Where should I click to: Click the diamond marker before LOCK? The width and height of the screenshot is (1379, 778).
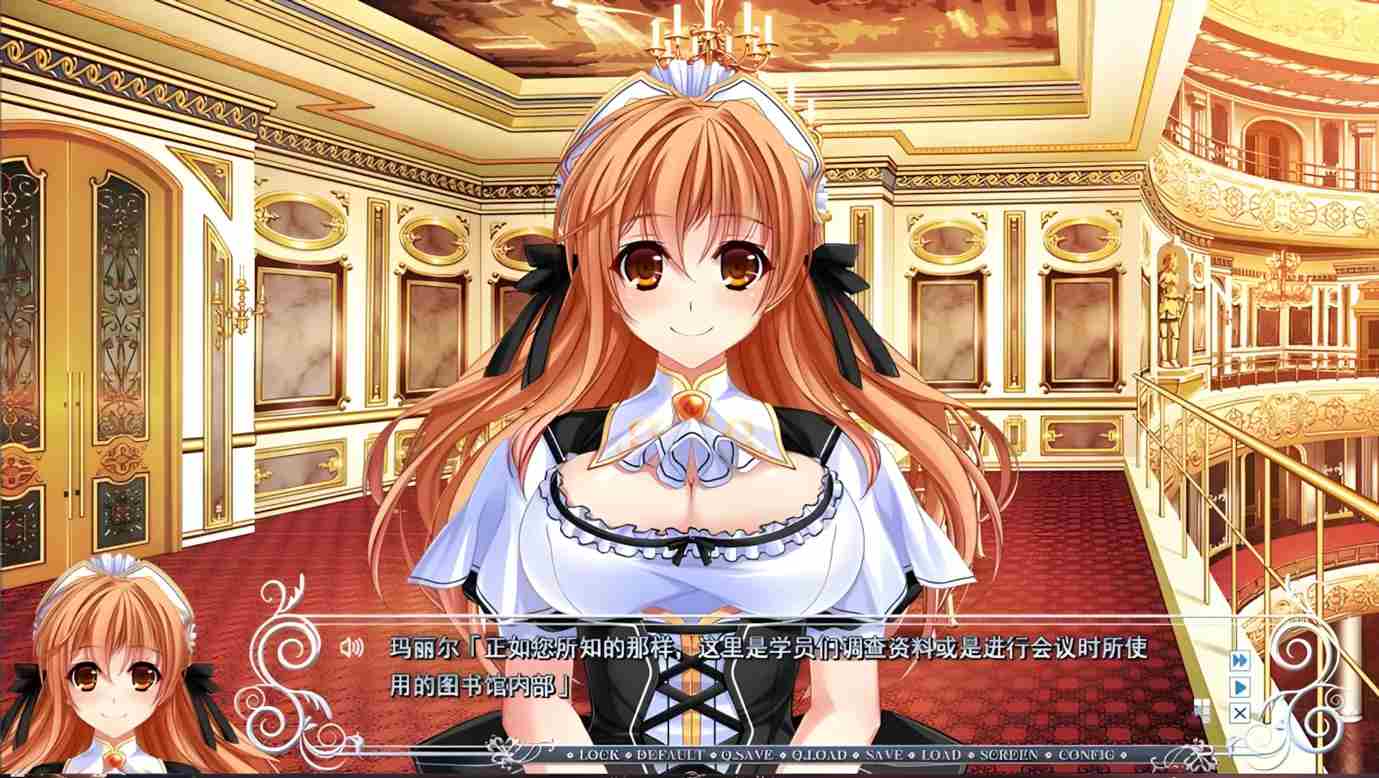(x=570, y=753)
